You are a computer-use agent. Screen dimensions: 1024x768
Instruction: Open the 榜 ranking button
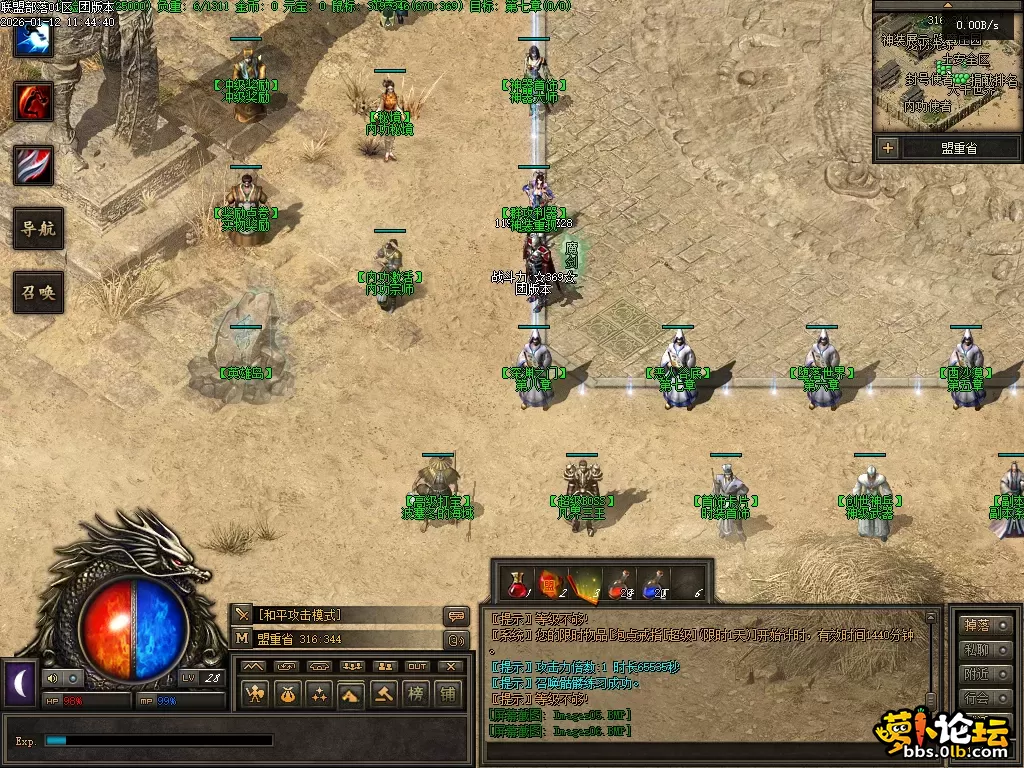(x=415, y=694)
